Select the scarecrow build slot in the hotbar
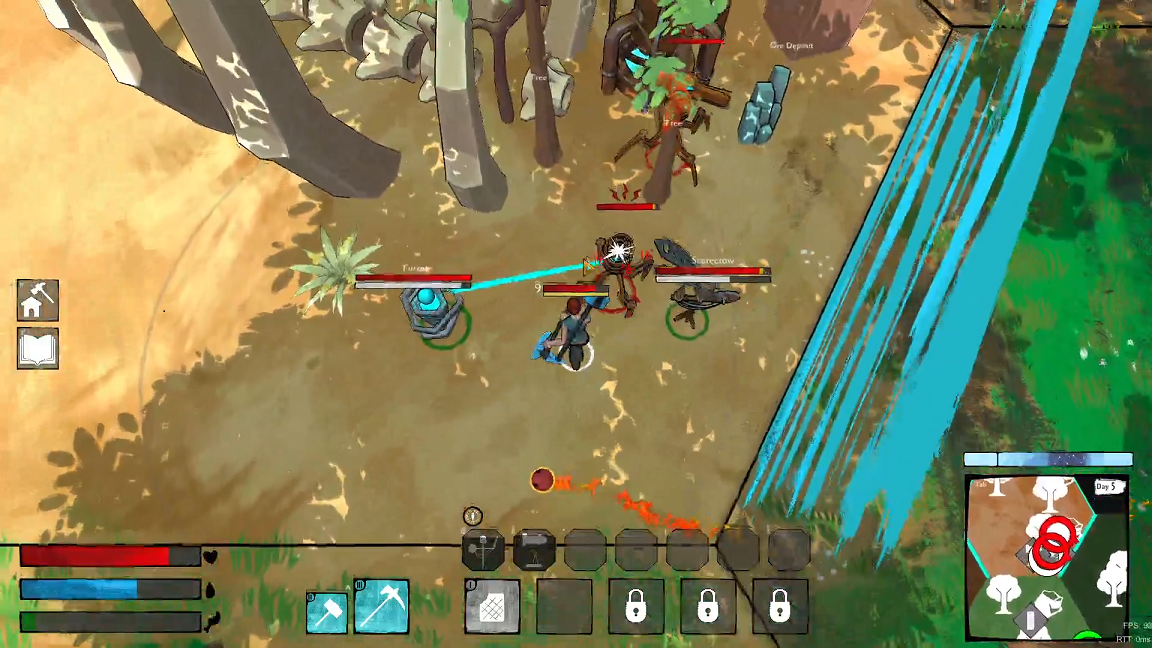Screen dimensions: 1152x648 [483, 550]
